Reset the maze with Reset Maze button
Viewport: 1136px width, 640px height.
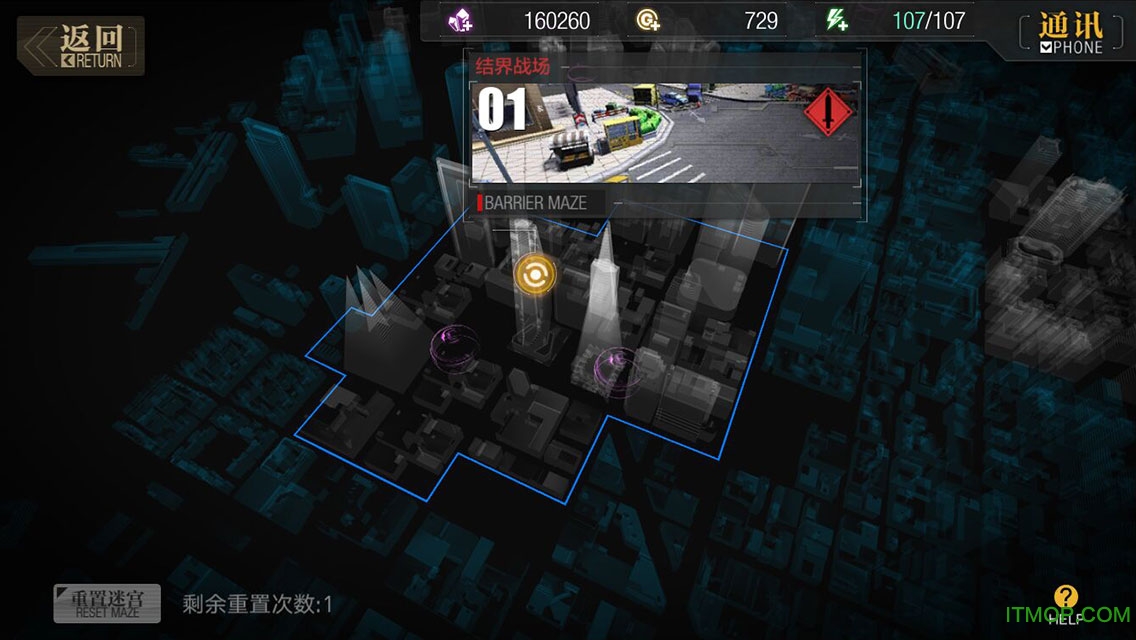[107, 603]
